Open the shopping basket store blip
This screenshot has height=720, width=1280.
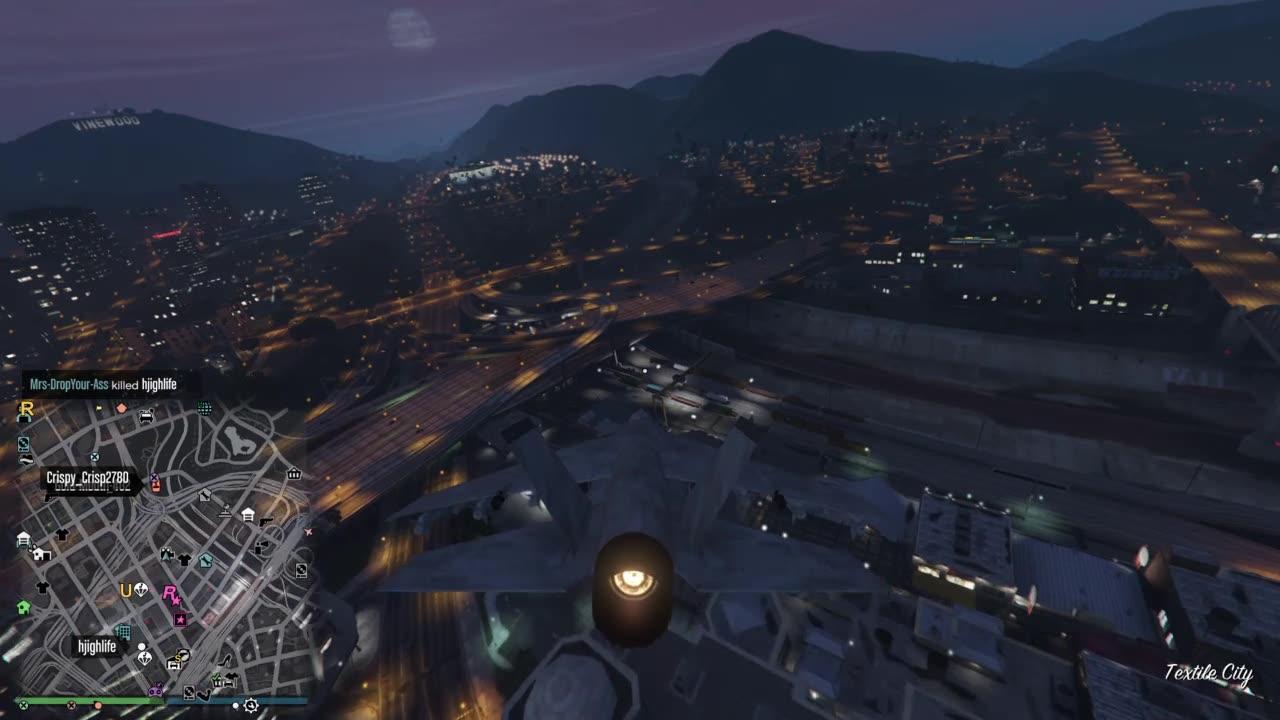coord(295,475)
